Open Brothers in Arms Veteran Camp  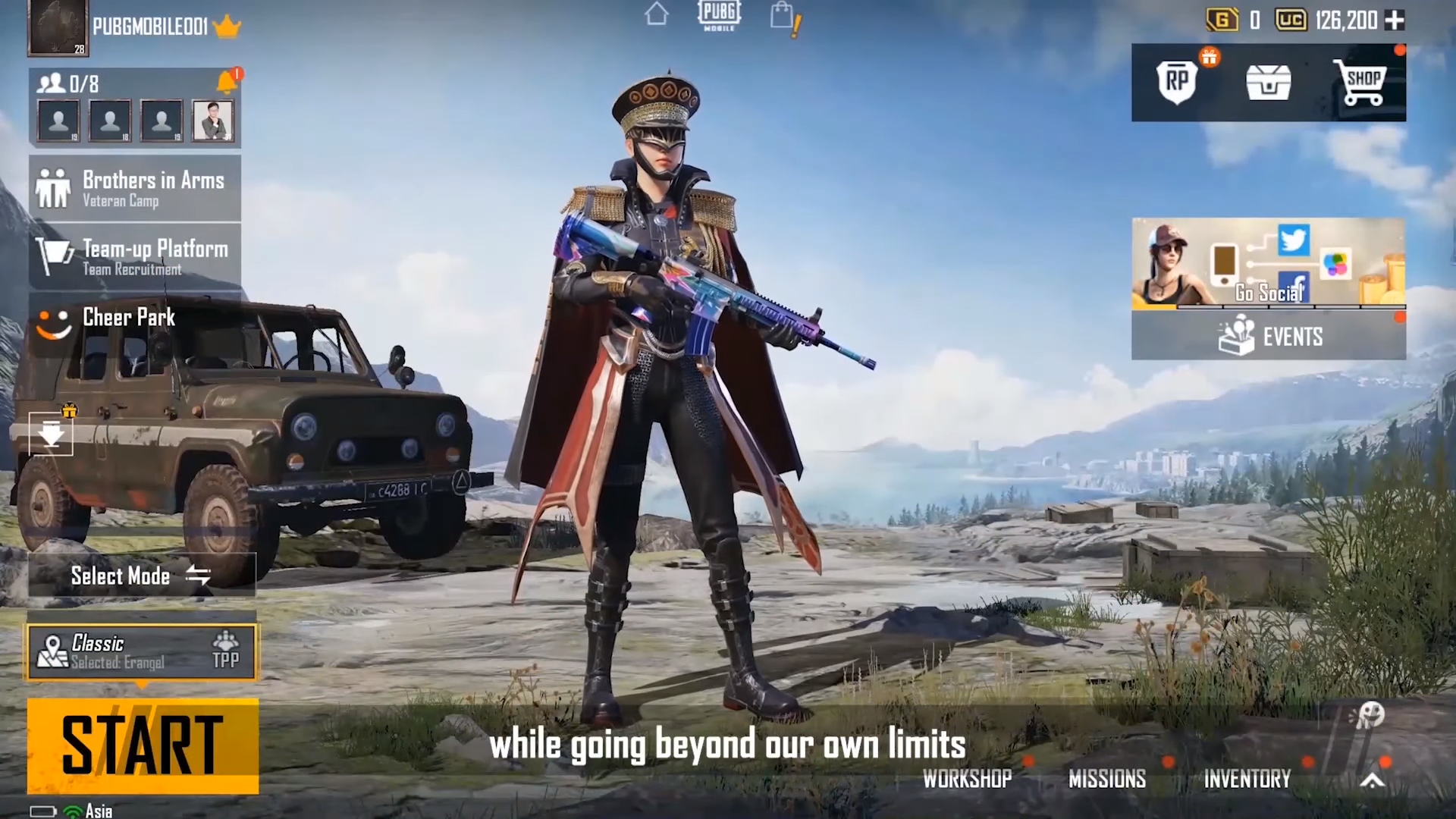click(135, 188)
